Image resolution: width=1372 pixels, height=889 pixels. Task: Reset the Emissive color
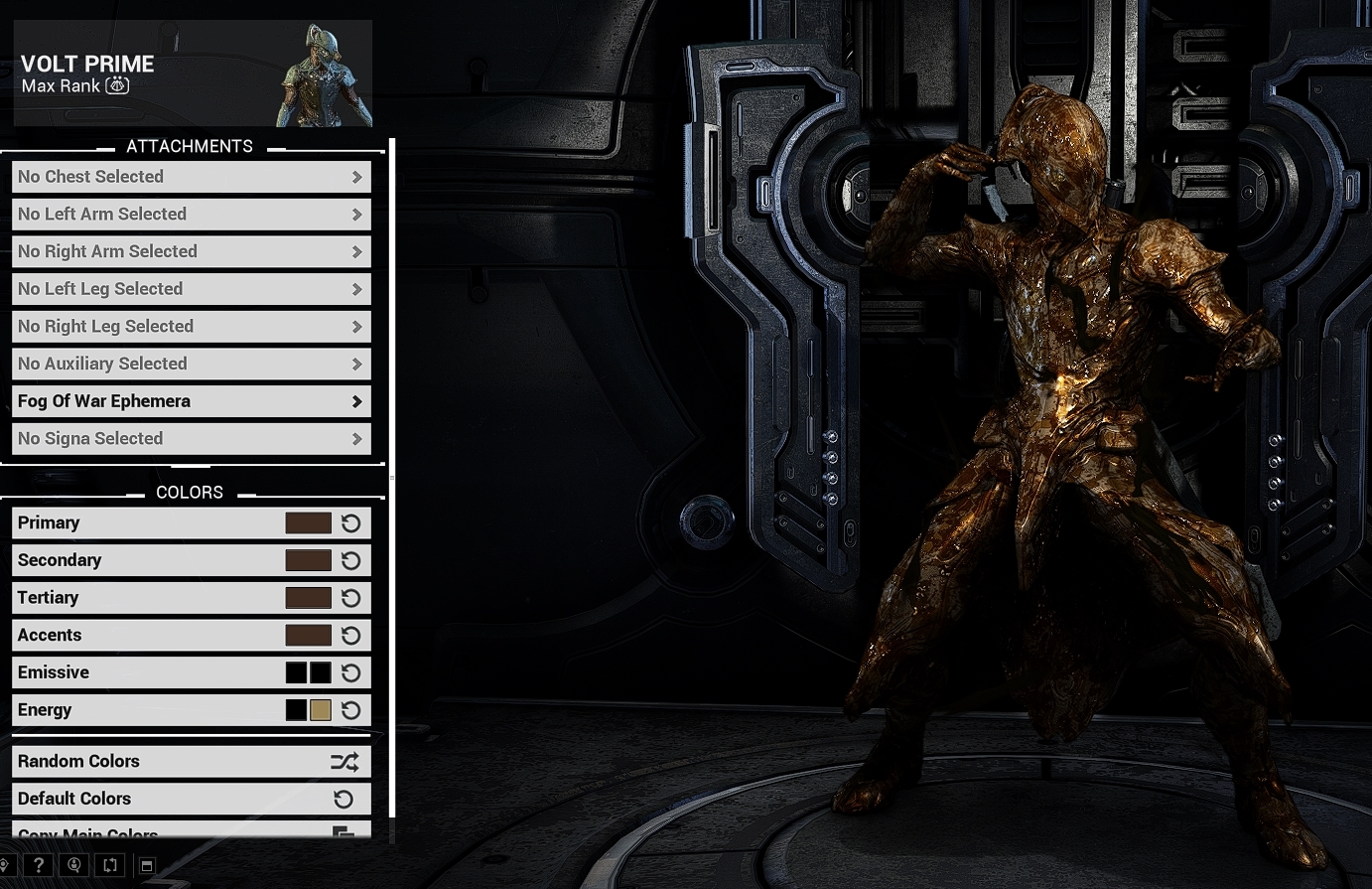coord(350,673)
